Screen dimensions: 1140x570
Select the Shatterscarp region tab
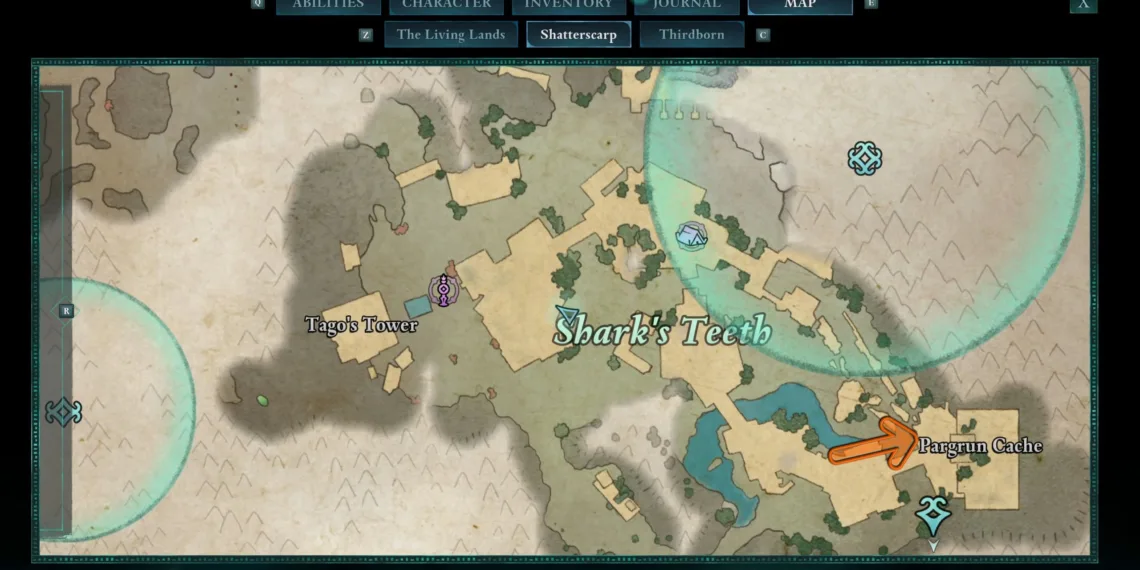coord(578,35)
